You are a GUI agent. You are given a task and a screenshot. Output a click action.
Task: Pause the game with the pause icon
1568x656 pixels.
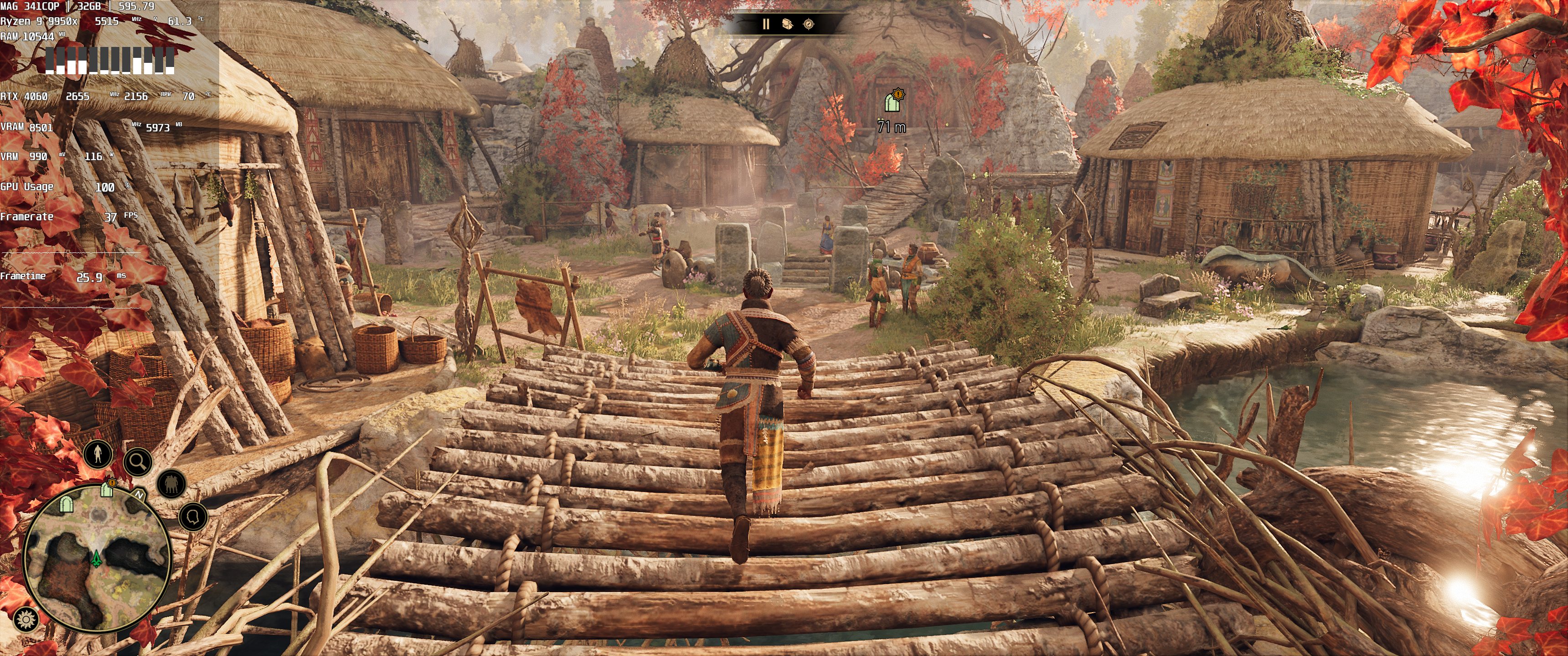coord(766,24)
